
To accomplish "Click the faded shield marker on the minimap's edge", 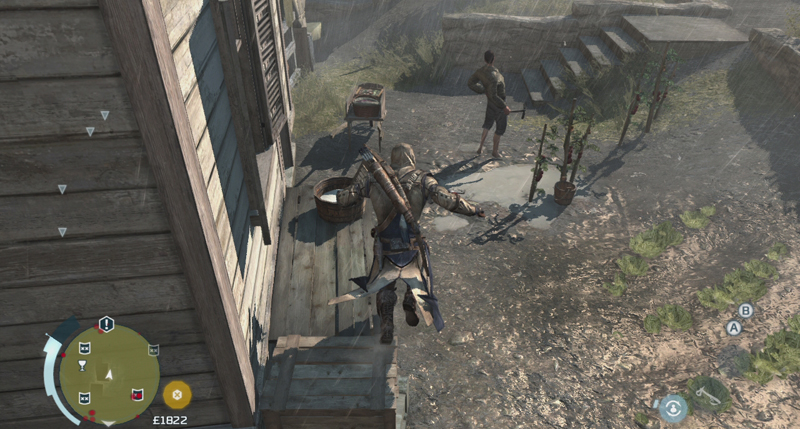I will click(x=153, y=350).
